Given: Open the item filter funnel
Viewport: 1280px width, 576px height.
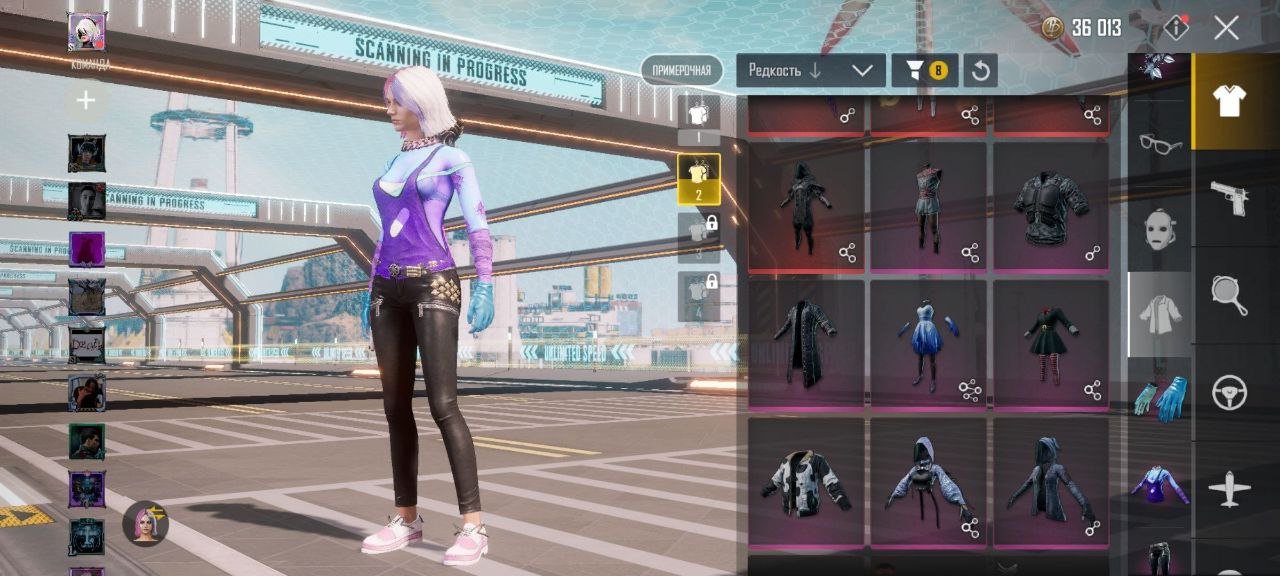Looking at the screenshot, I should tap(924, 70).
